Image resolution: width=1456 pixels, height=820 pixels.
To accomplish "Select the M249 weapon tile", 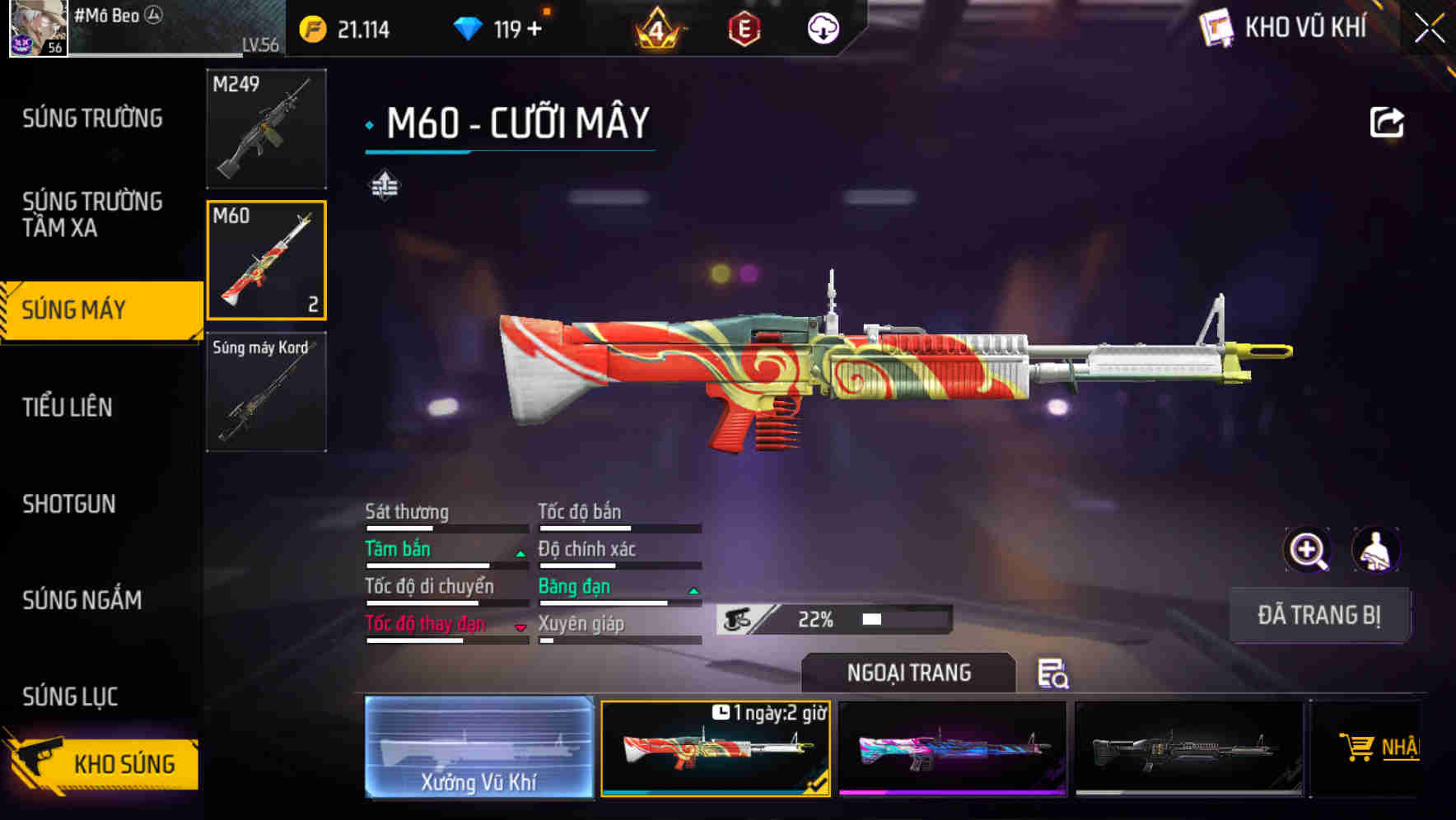I will click(266, 128).
